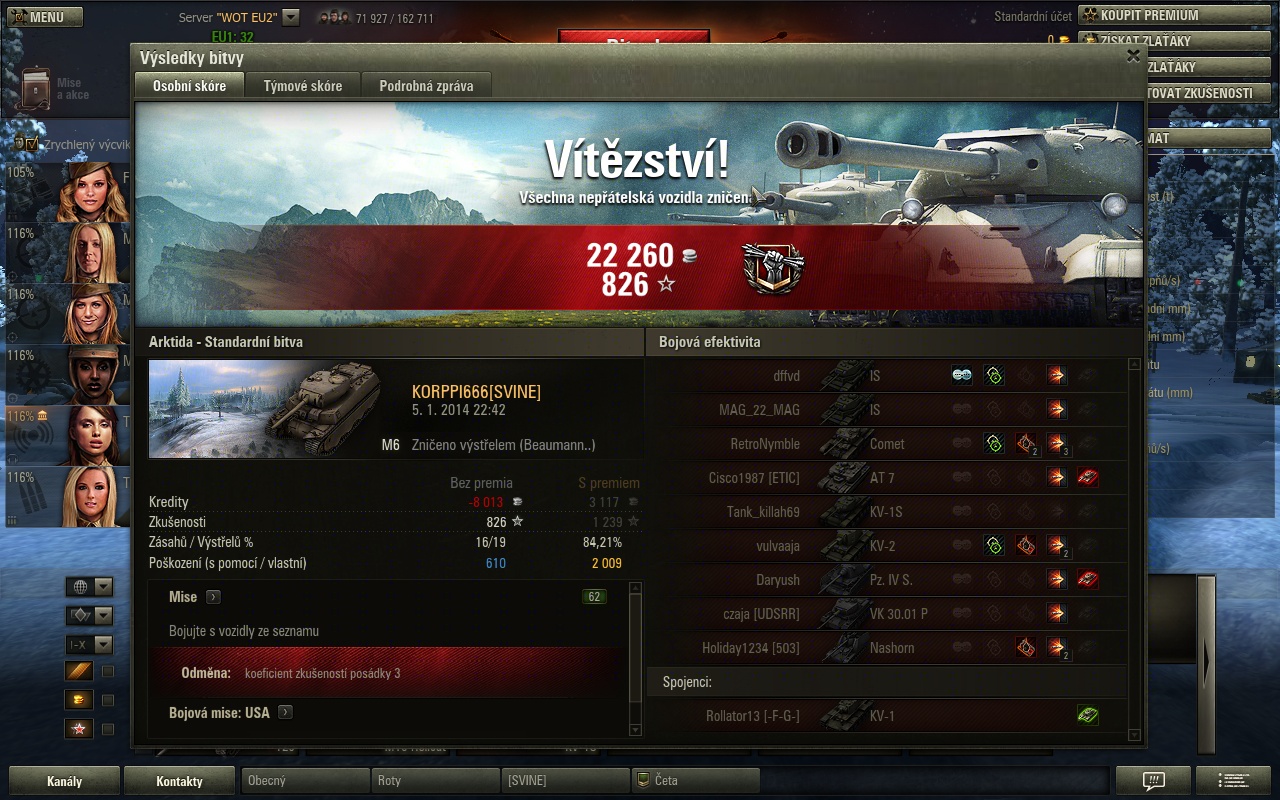1280x800 pixels.
Task: Open the notifications message button
Action: [x=1153, y=781]
